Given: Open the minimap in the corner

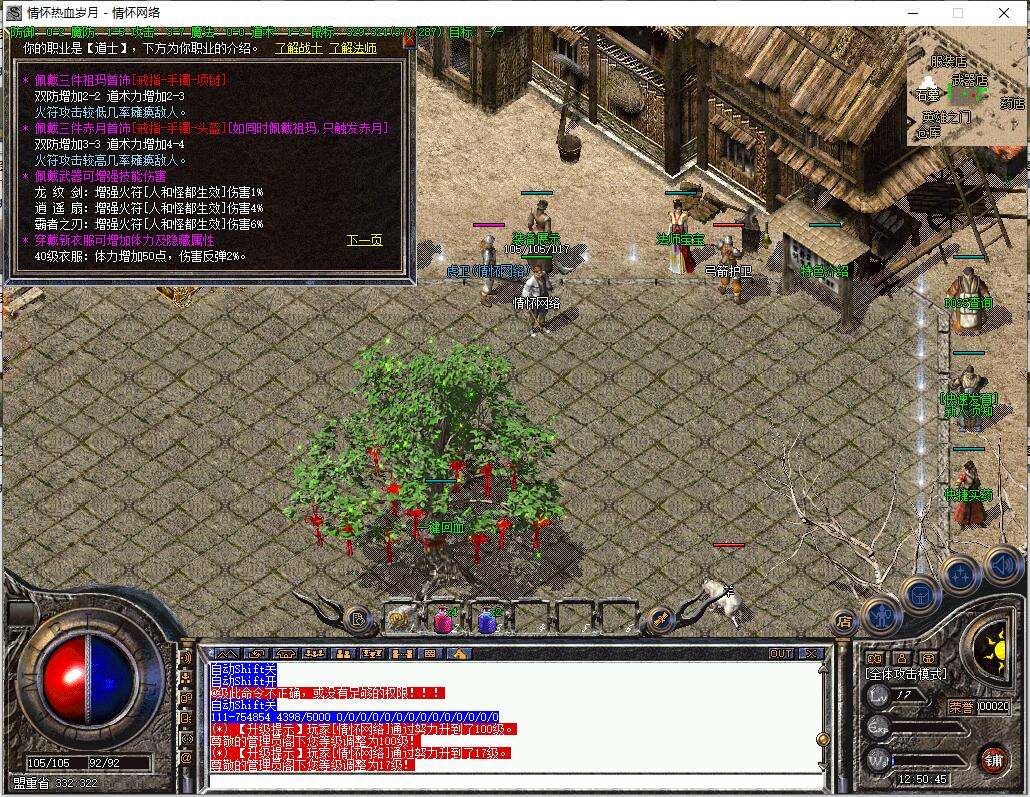Looking at the screenshot, I should tap(965, 87).
